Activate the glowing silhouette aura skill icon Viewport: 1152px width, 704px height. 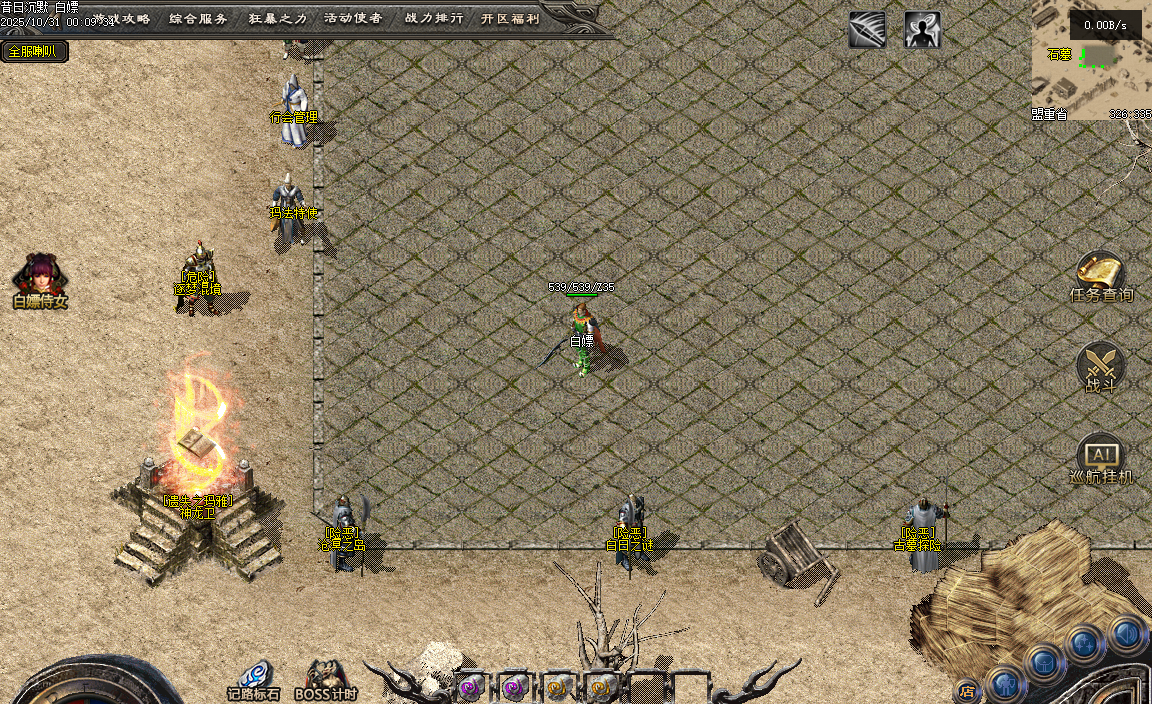pyautogui.click(x=922, y=30)
